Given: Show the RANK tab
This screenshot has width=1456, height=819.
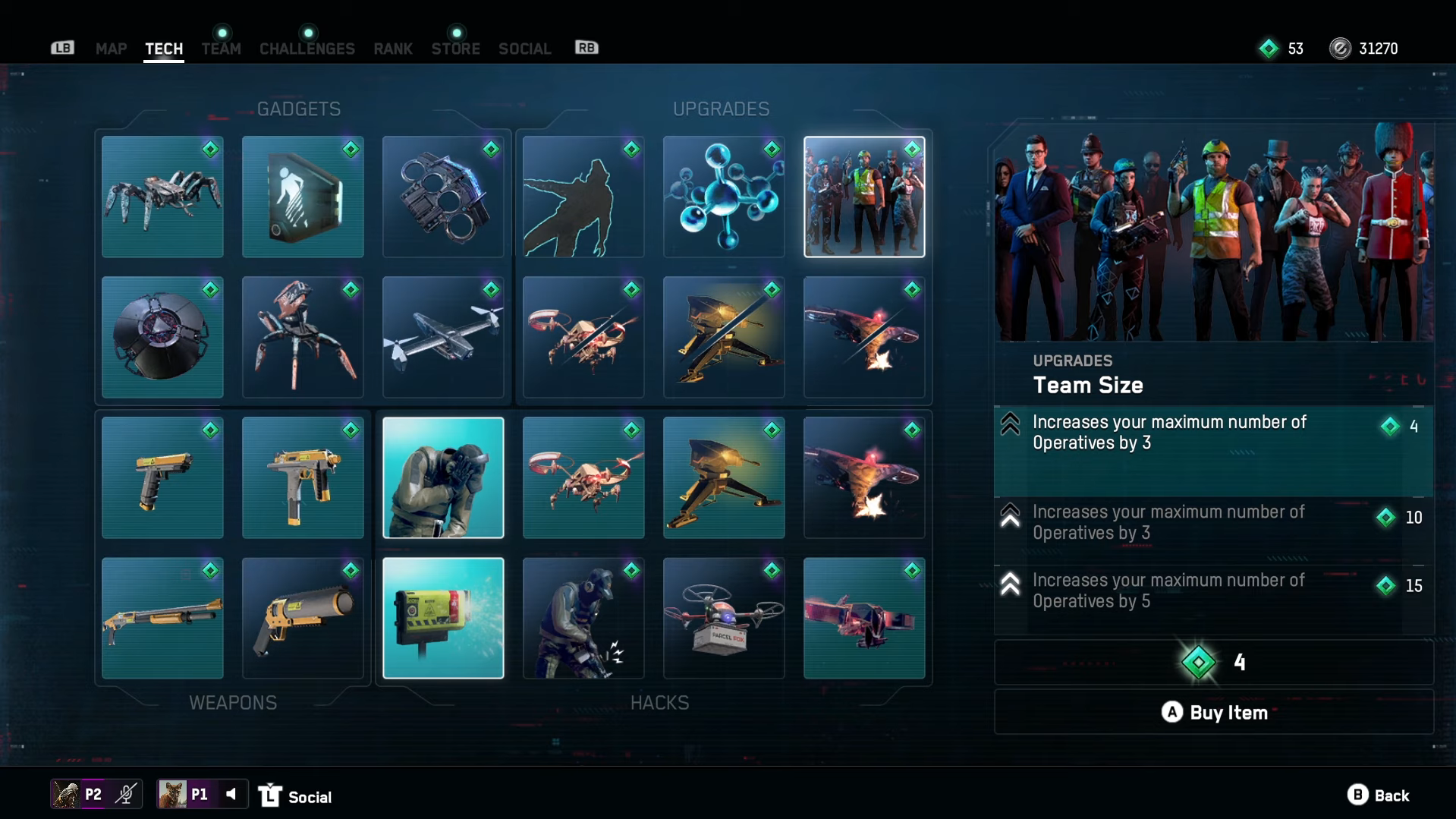Looking at the screenshot, I should pos(392,49).
